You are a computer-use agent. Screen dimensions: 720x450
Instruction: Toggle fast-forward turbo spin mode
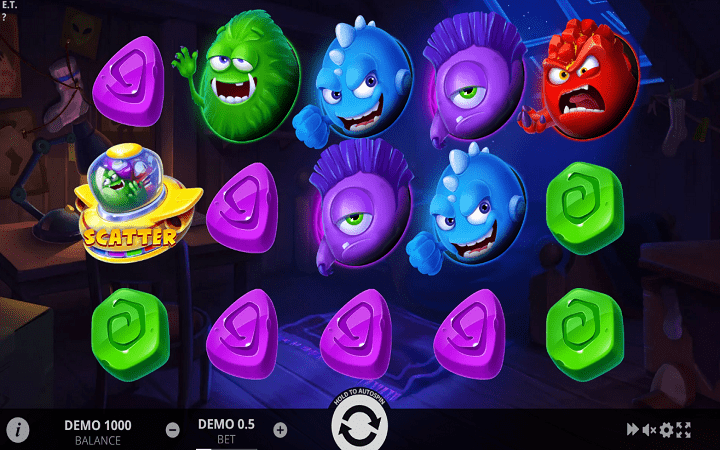632,430
